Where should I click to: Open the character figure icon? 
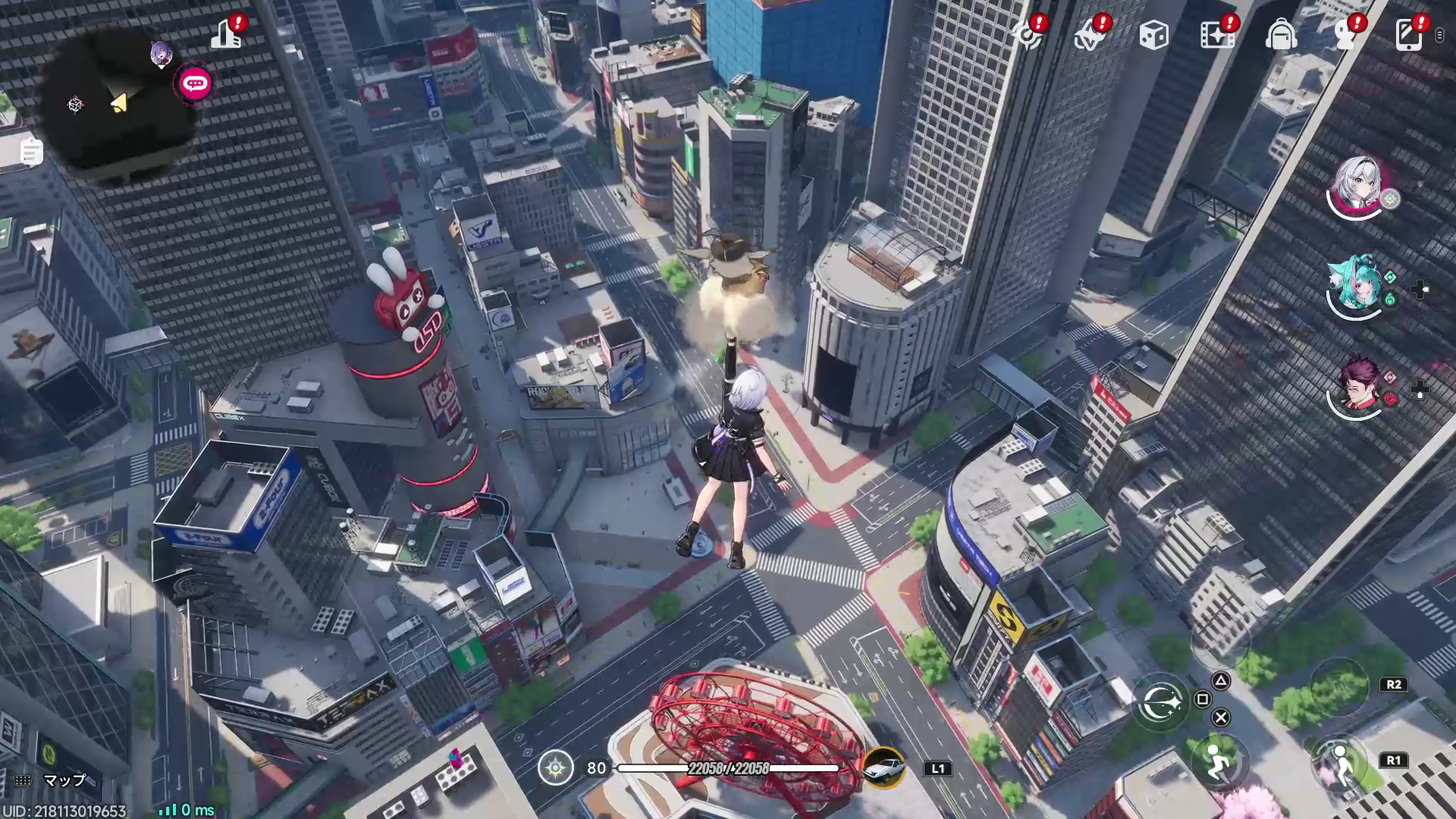(1345, 35)
